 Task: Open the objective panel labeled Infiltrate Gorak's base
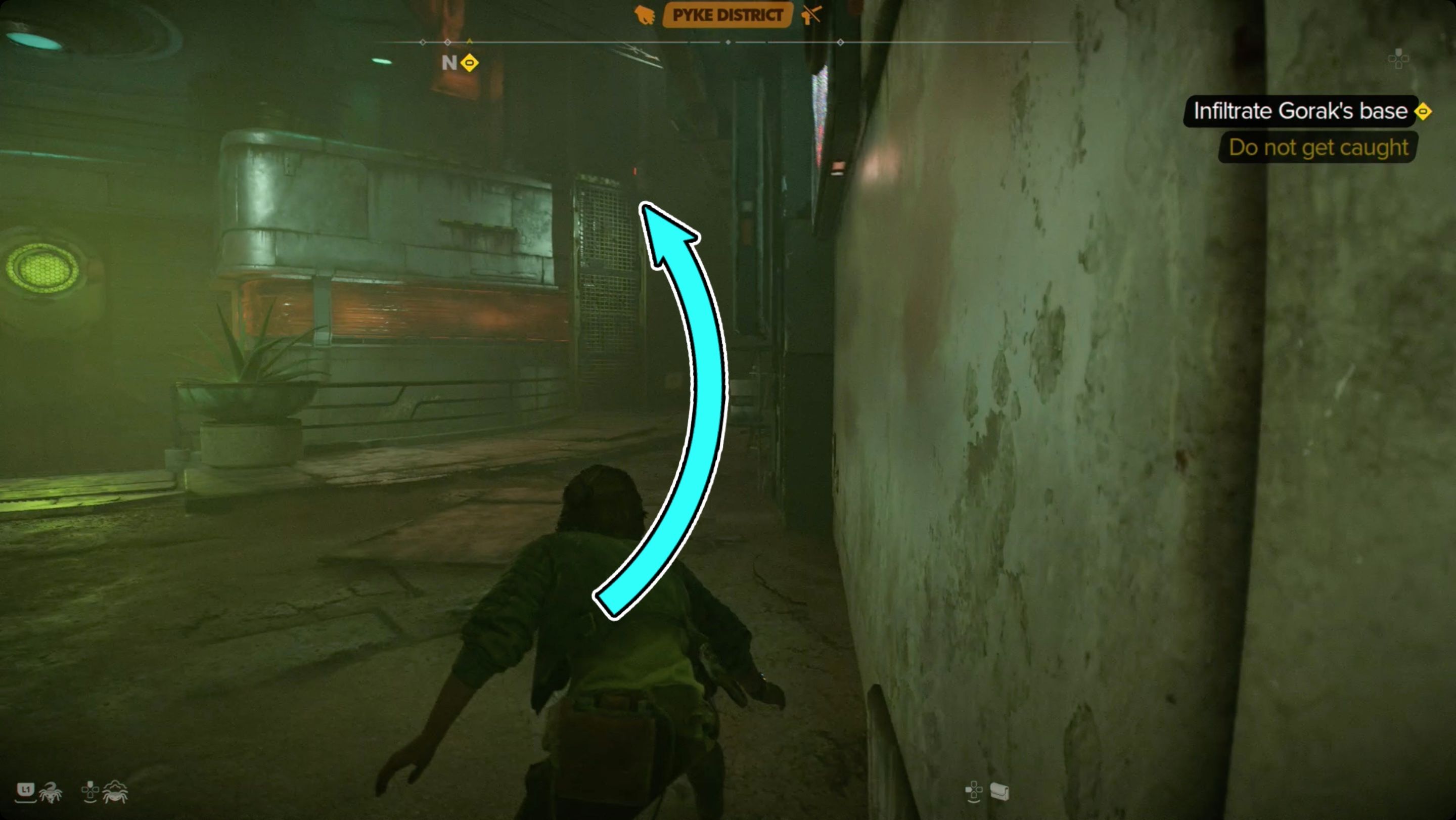pos(1300,111)
